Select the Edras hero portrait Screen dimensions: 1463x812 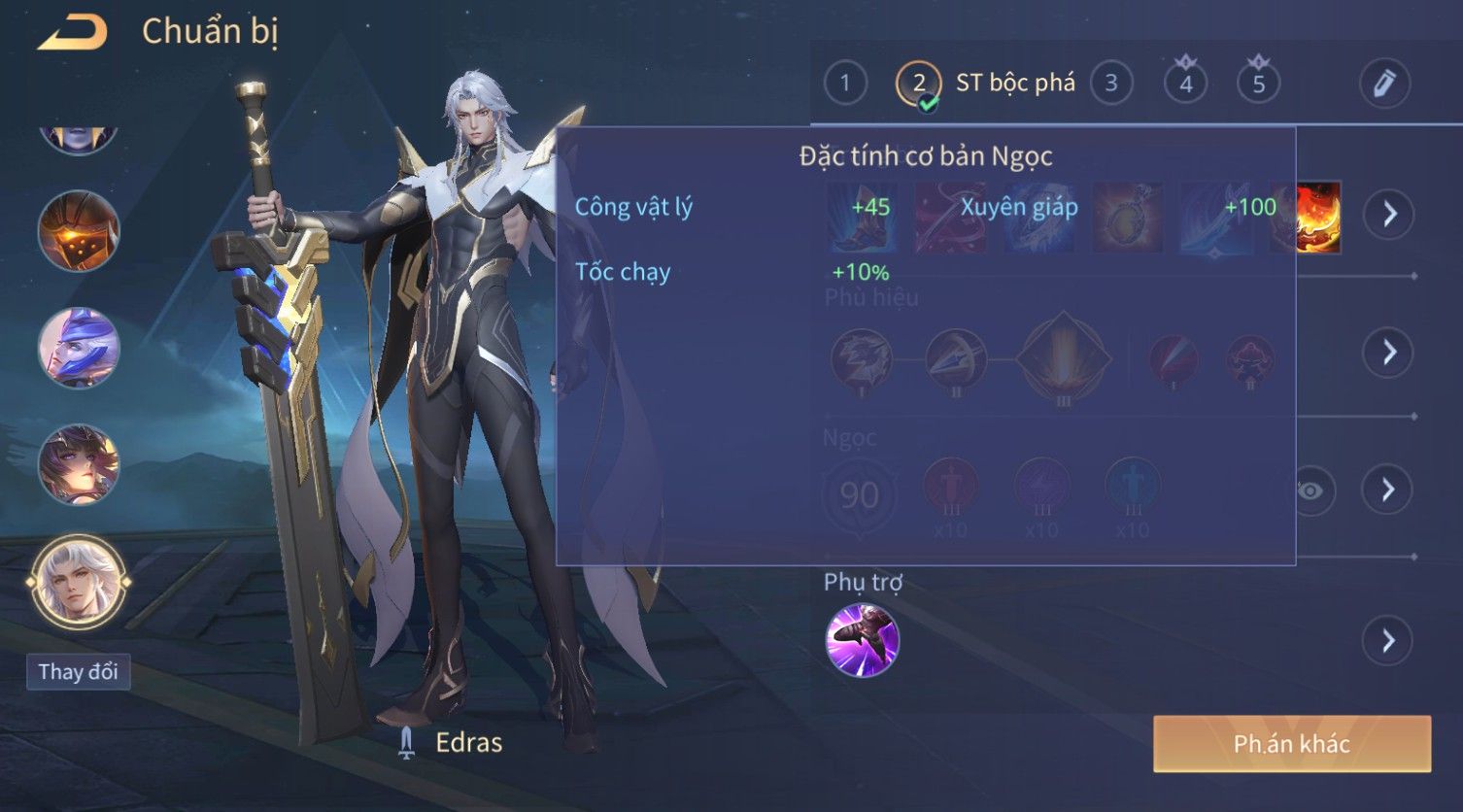pyautogui.click(x=78, y=582)
